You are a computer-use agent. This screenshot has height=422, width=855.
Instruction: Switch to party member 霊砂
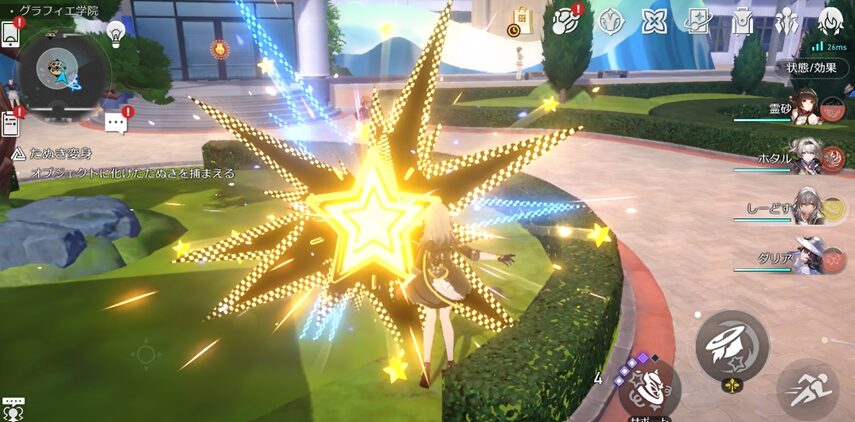click(808, 109)
